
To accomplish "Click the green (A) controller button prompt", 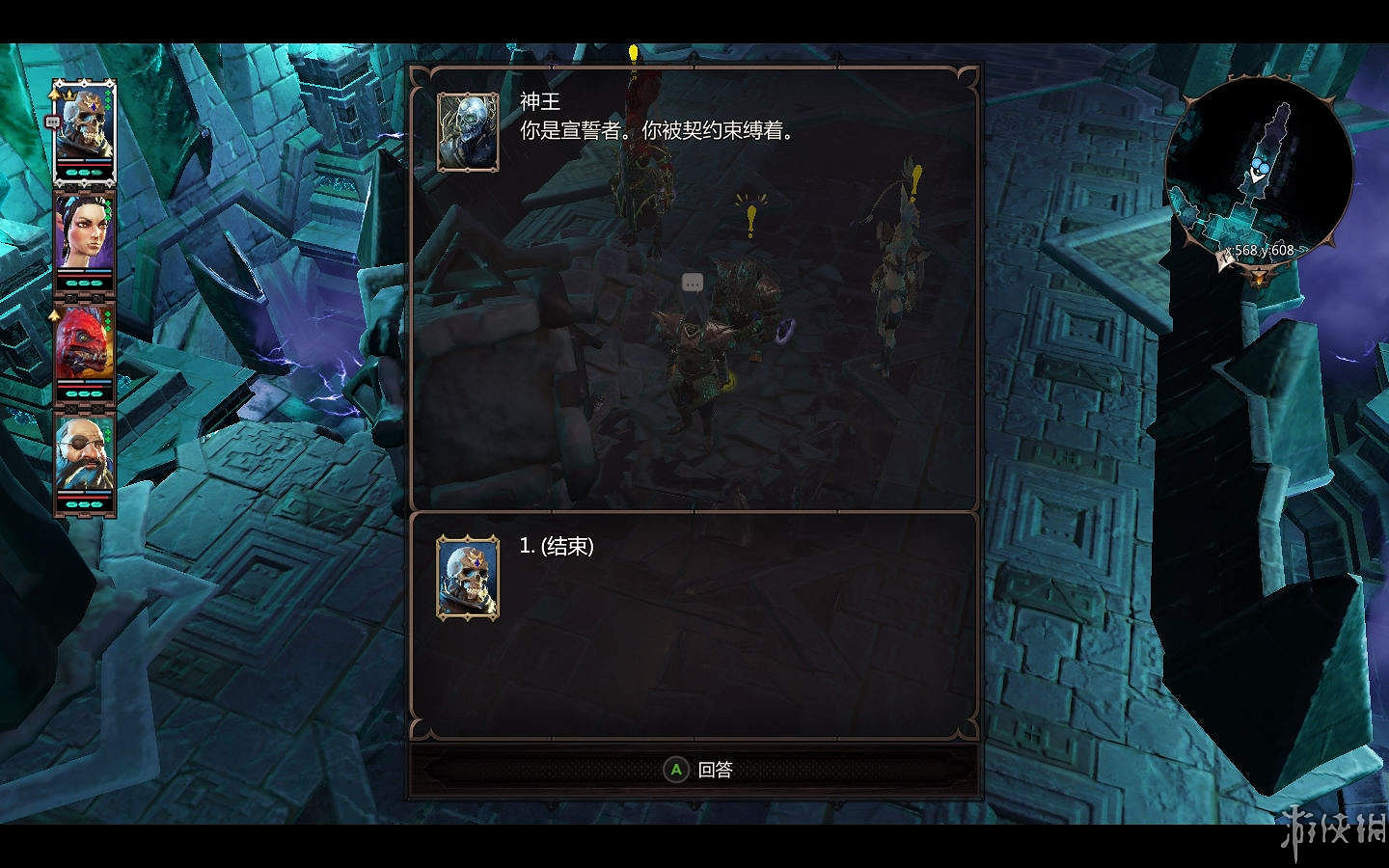I will click(x=674, y=771).
